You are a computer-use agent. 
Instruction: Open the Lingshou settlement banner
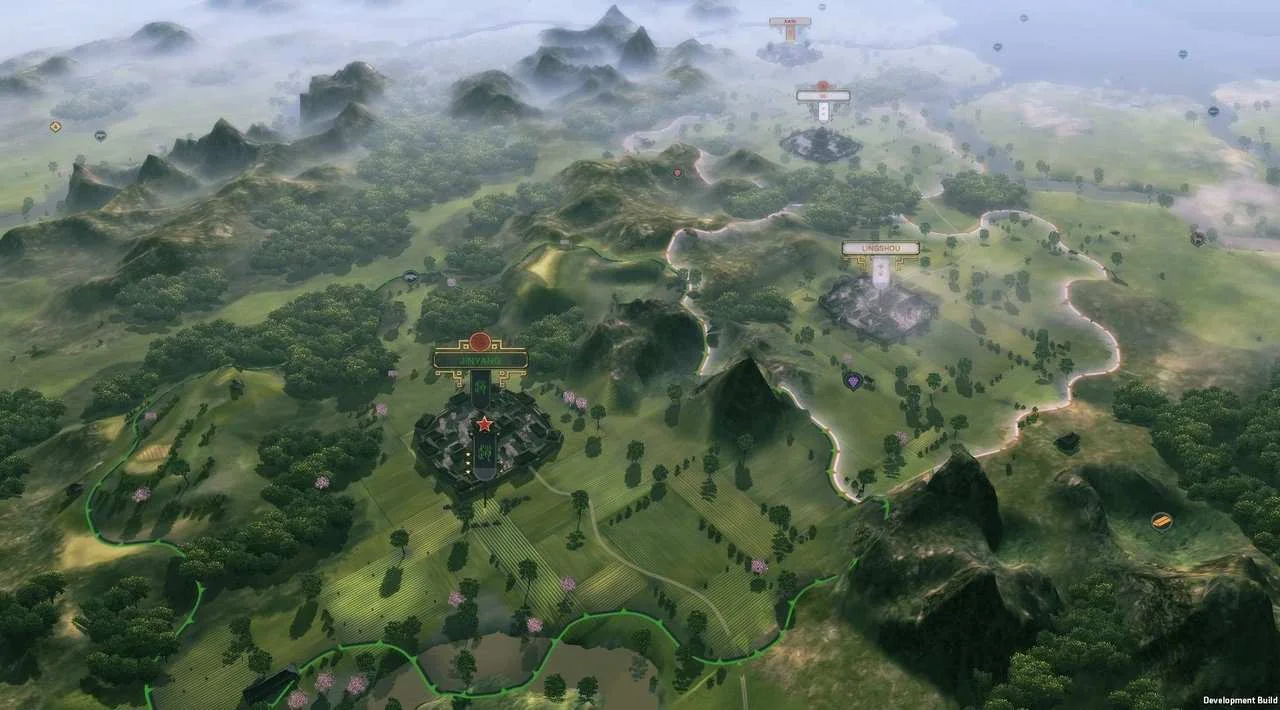pyautogui.click(x=880, y=248)
